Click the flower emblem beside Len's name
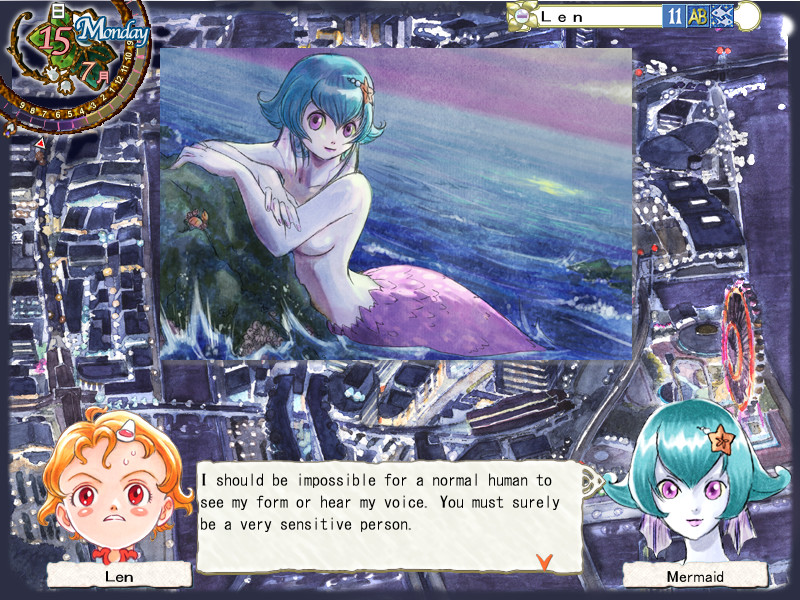The width and height of the screenshot is (800, 600). 521,16
